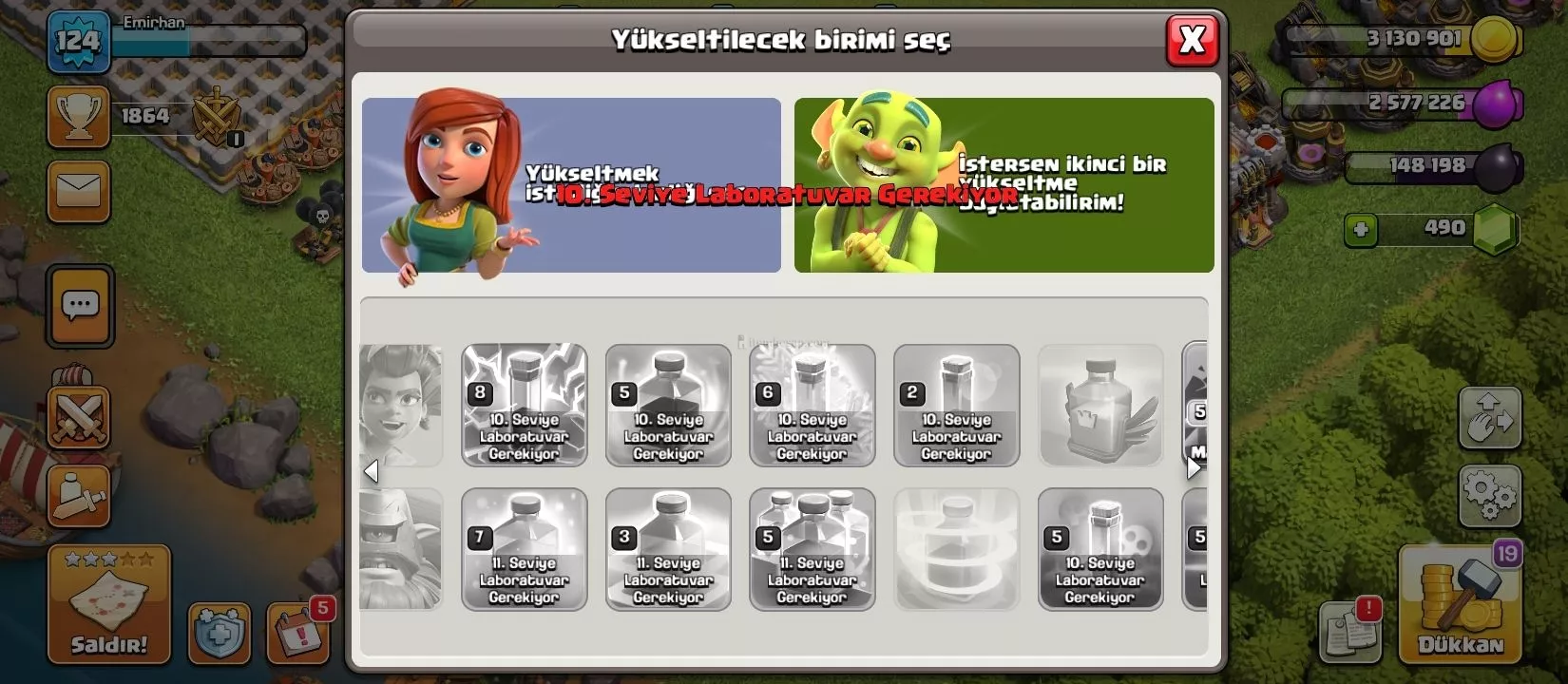
Task: Open the chat speech bubble
Action: [x=80, y=306]
